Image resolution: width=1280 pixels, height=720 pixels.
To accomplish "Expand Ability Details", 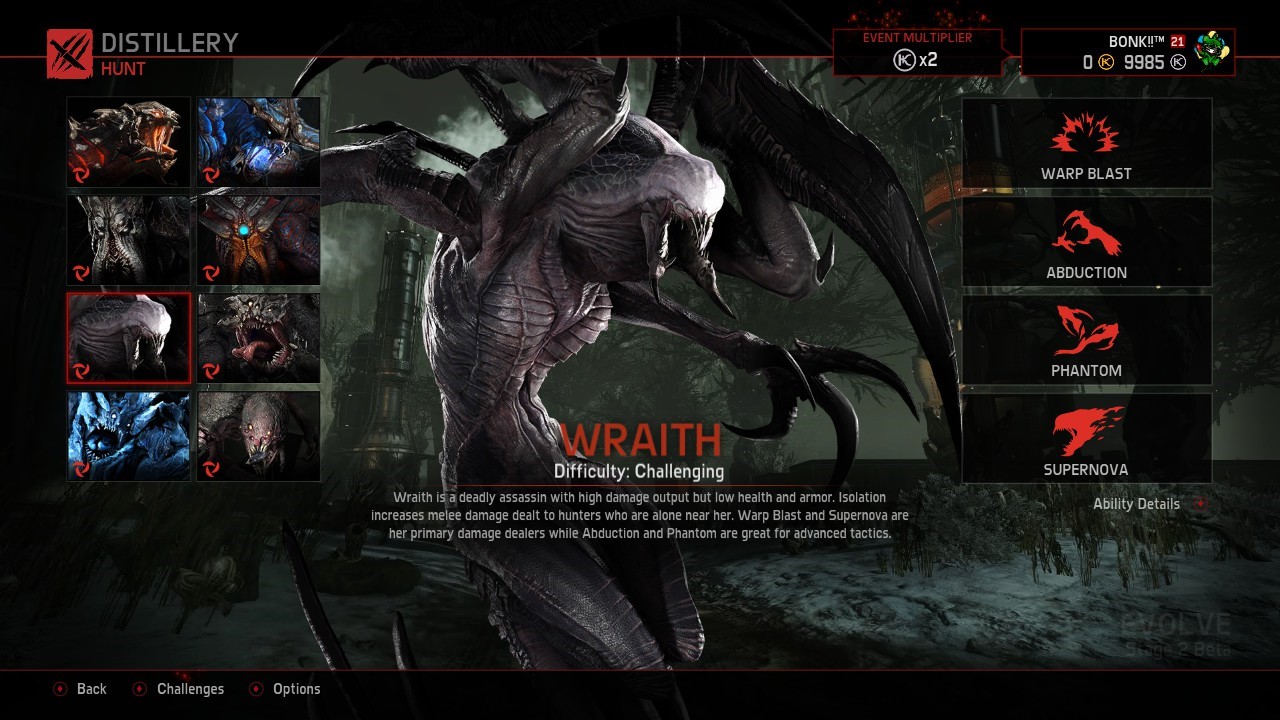I will click(1138, 503).
